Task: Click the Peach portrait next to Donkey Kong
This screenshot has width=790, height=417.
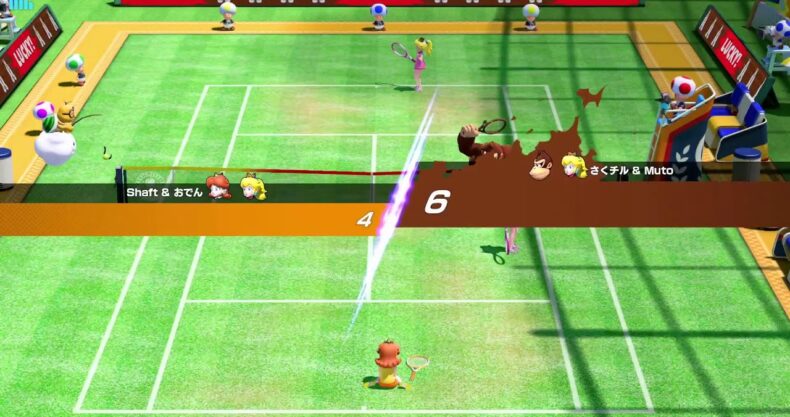Action: coord(573,165)
